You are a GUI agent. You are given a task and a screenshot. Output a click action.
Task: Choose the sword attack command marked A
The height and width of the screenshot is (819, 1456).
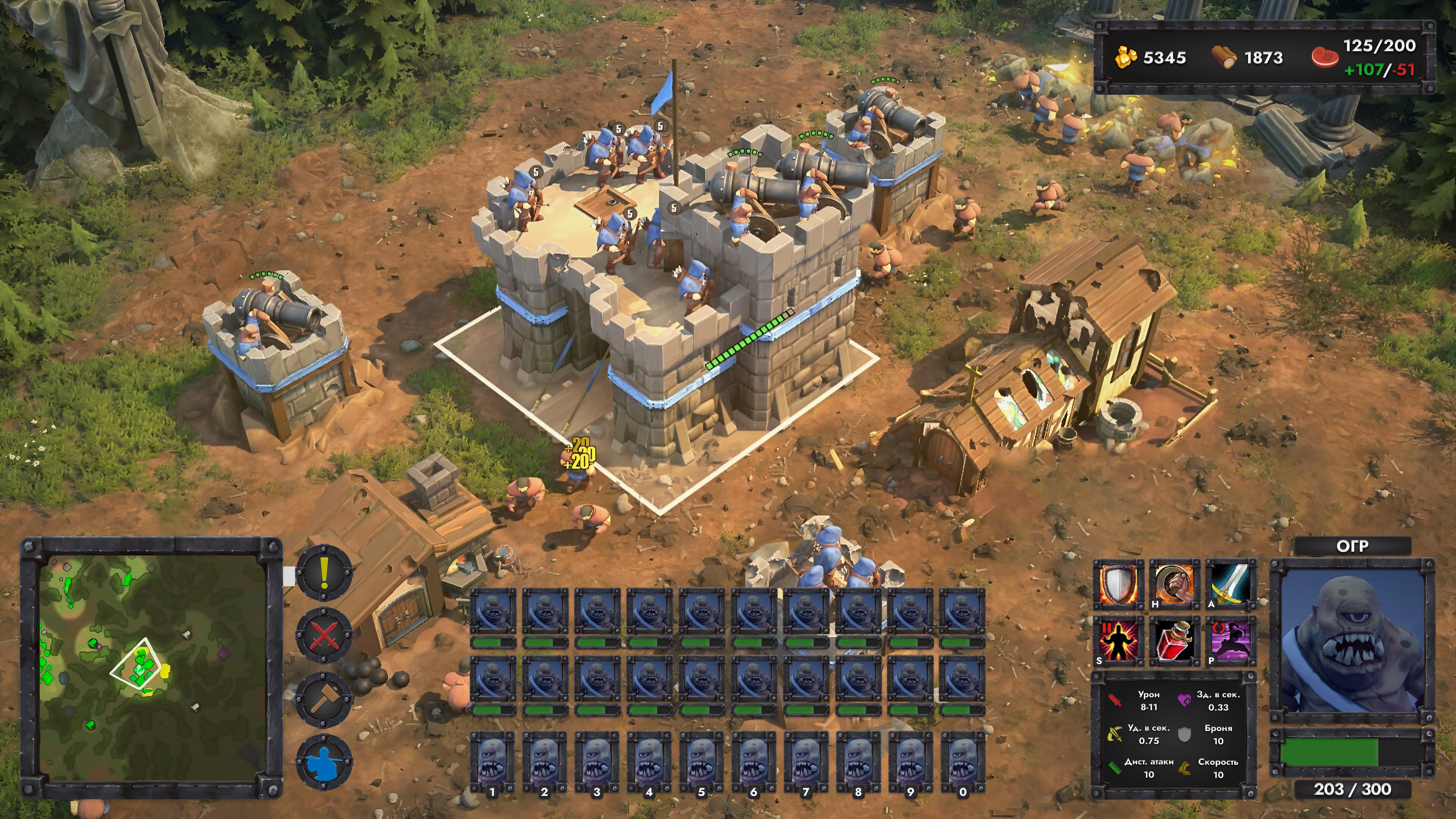click(1230, 584)
